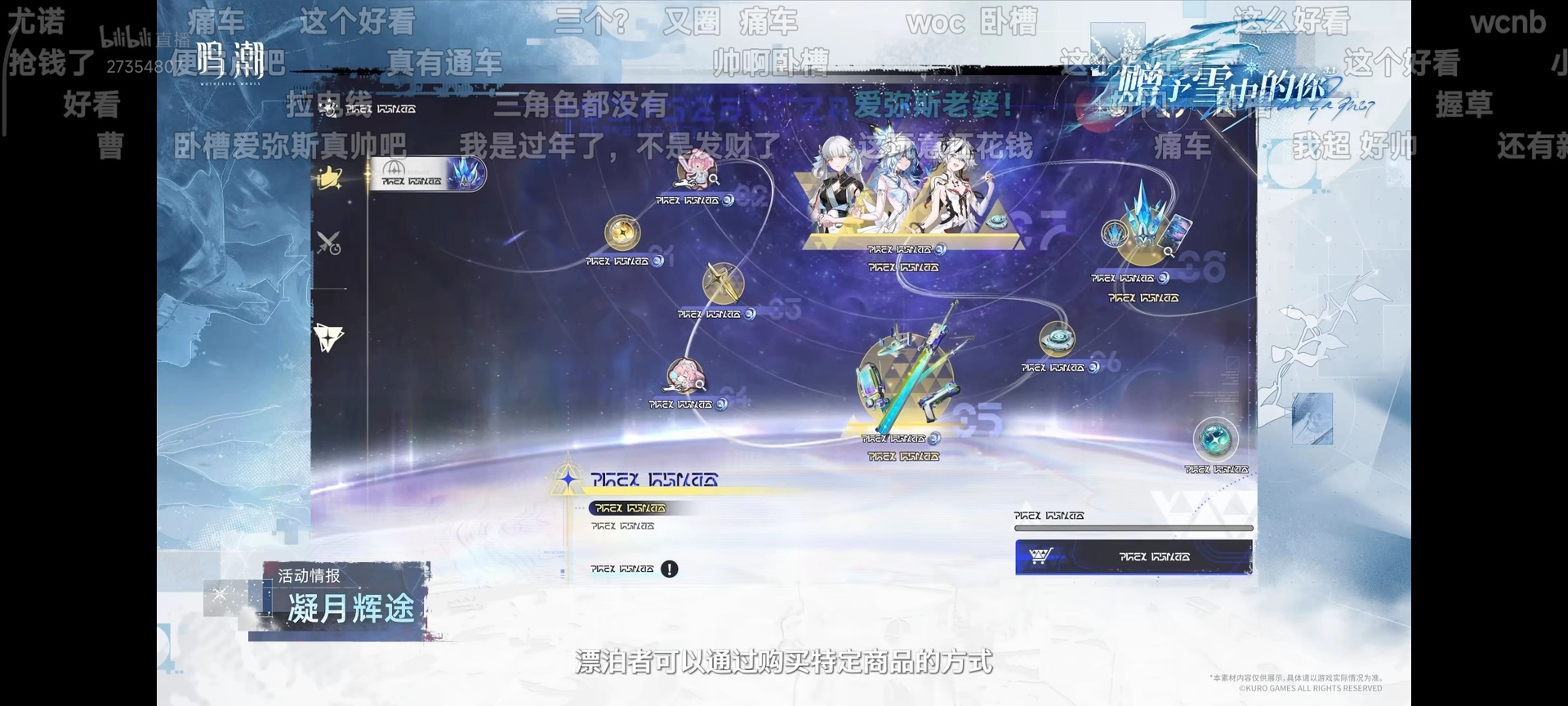Switch to the crossed swords sidebar tab
The width and height of the screenshot is (1568, 706).
pos(328,243)
